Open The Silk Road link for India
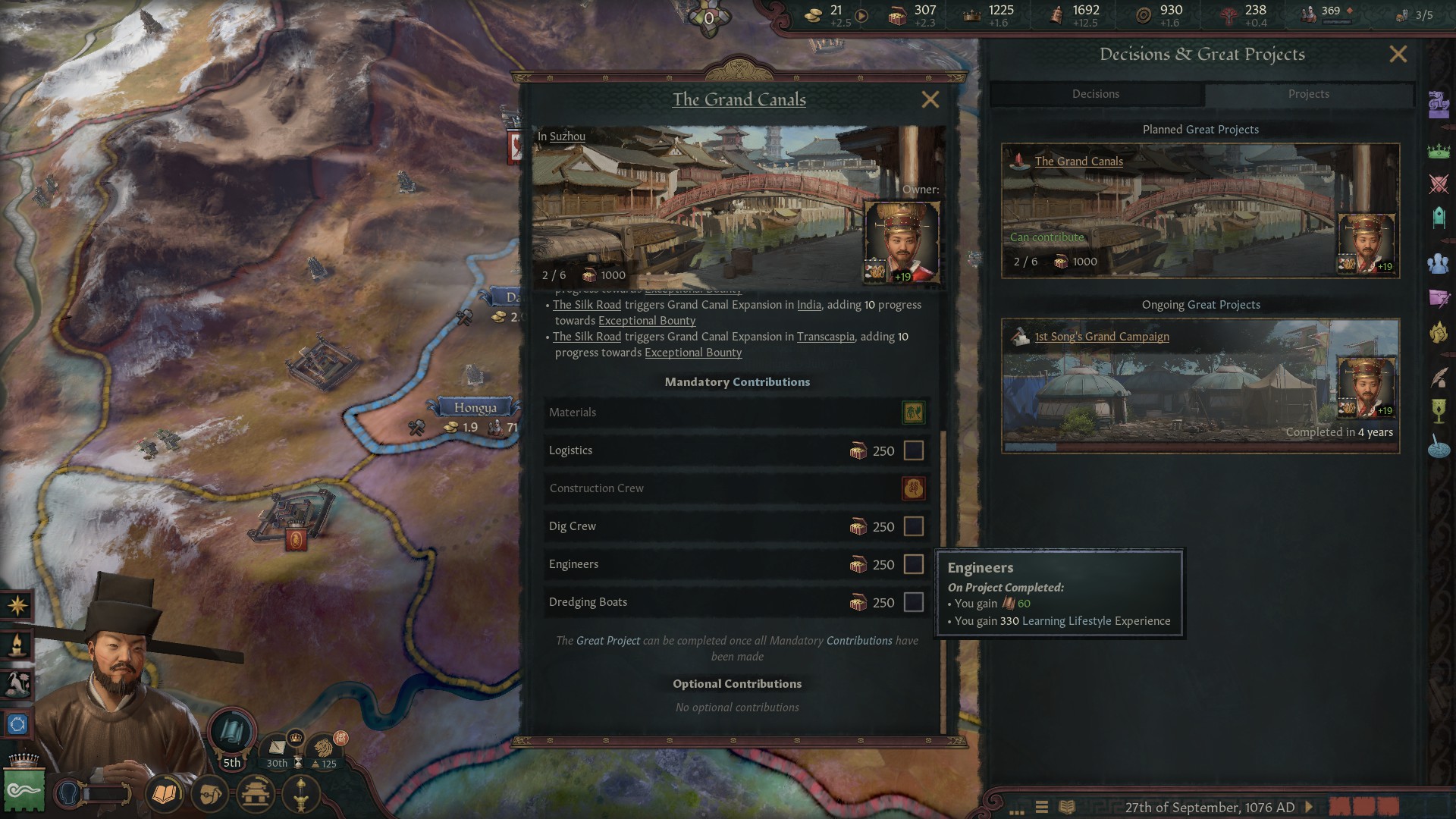This screenshot has height=819, width=1456. point(586,305)
